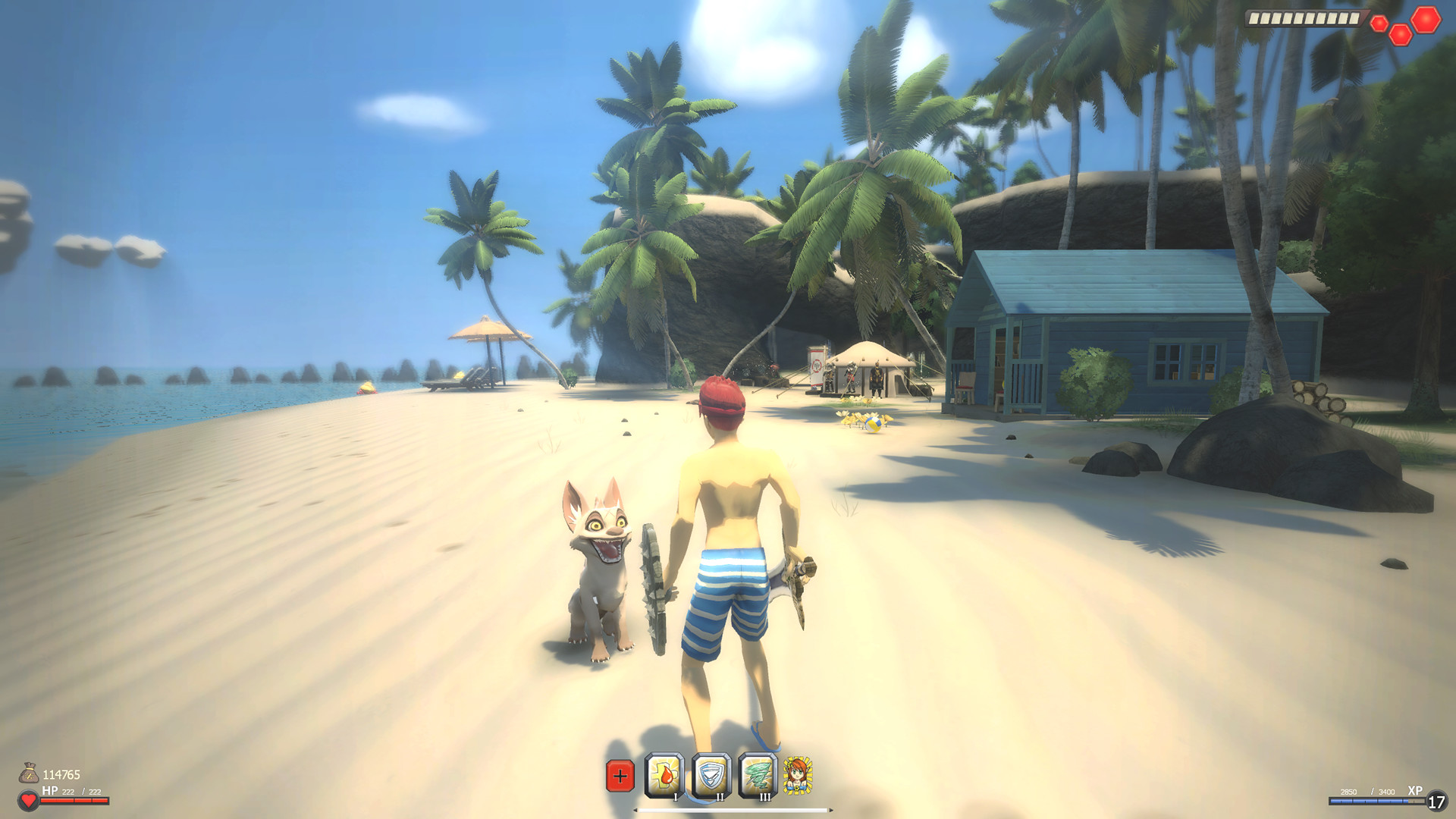The width and height of the screenshot is (1456, 819).
Task: Click the largest red hexagon indicator top right
Action: pos(1426,20)
